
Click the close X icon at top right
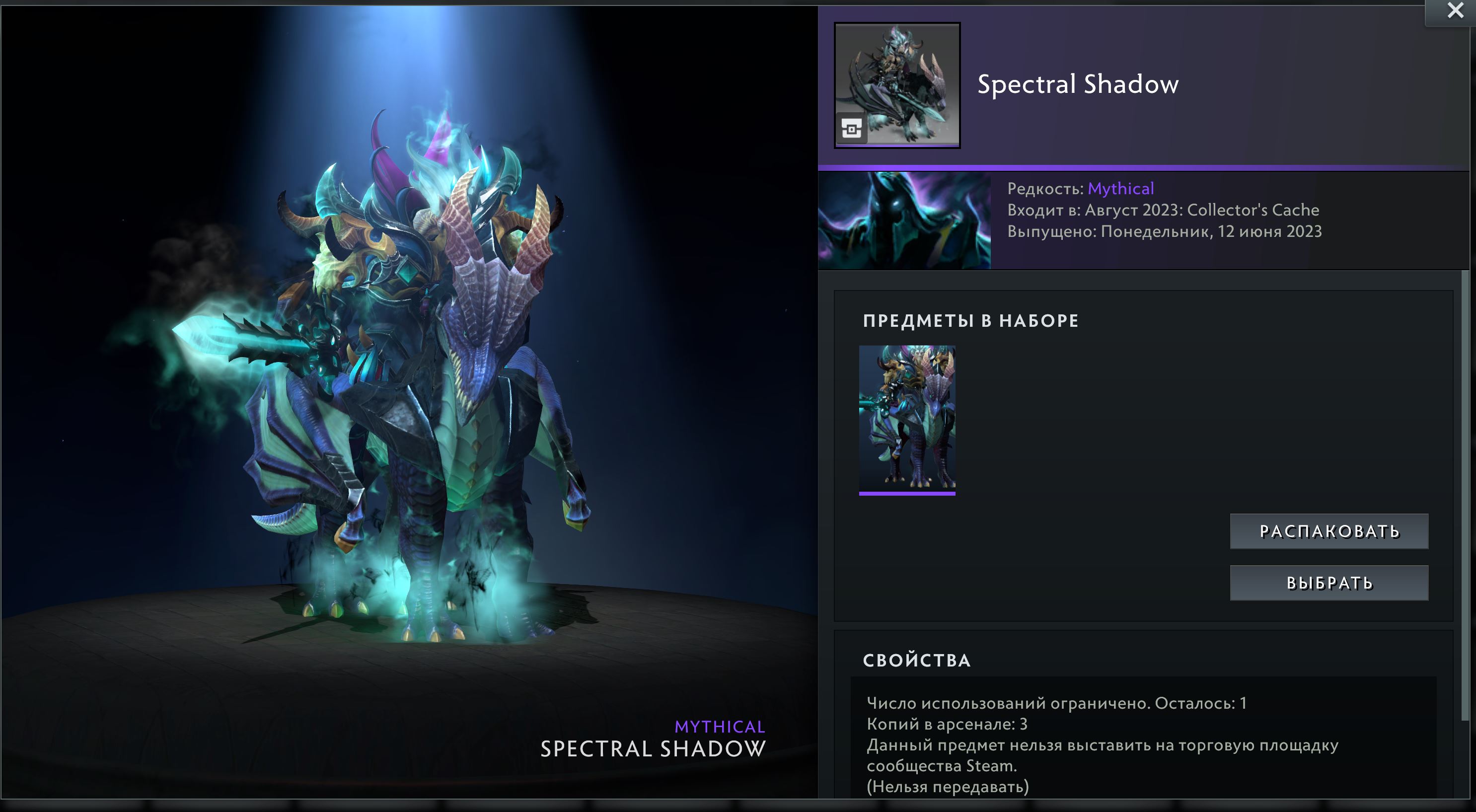pos(1456,10)
